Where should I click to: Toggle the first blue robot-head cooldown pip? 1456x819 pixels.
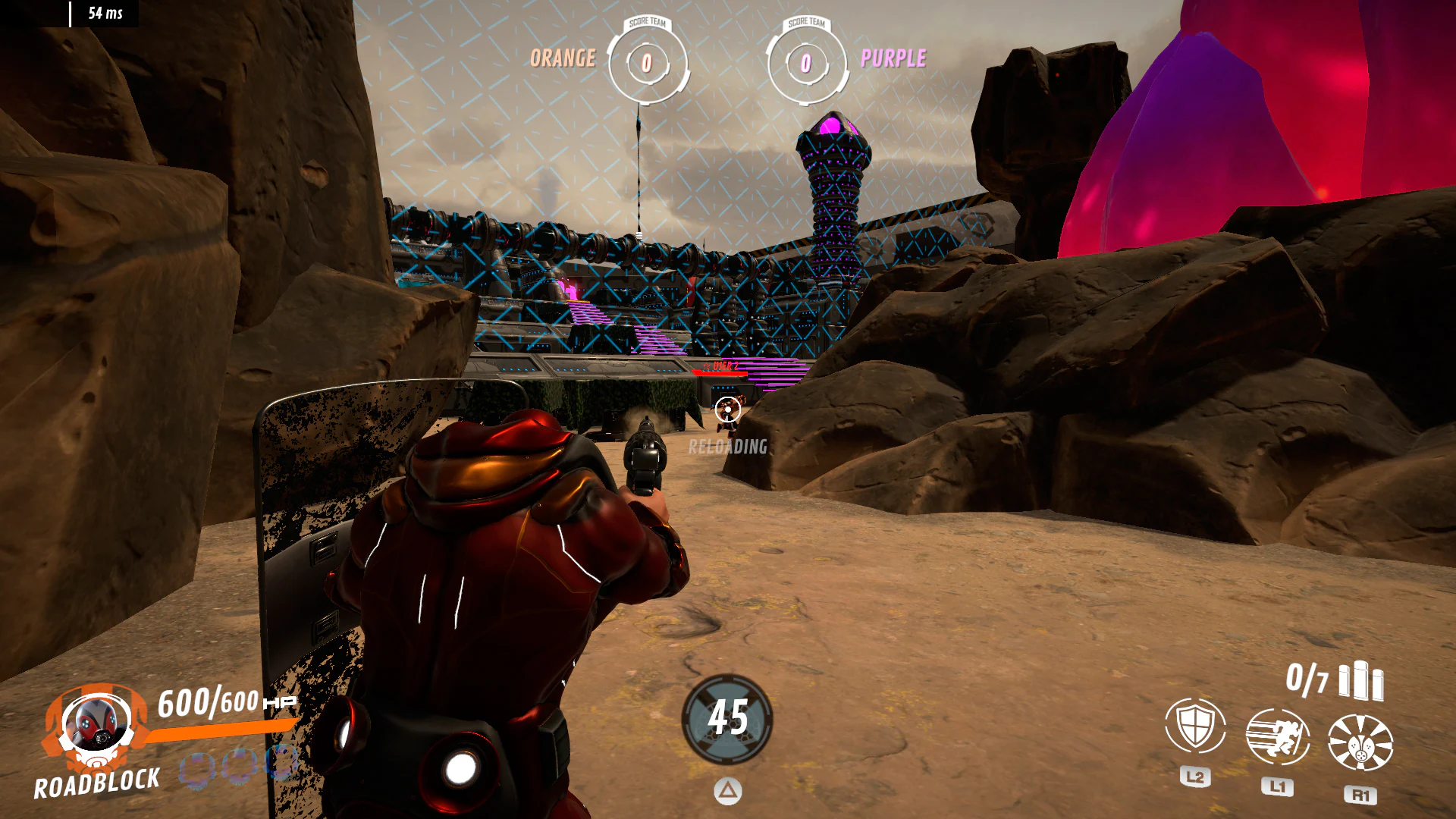tap(198, 767)
